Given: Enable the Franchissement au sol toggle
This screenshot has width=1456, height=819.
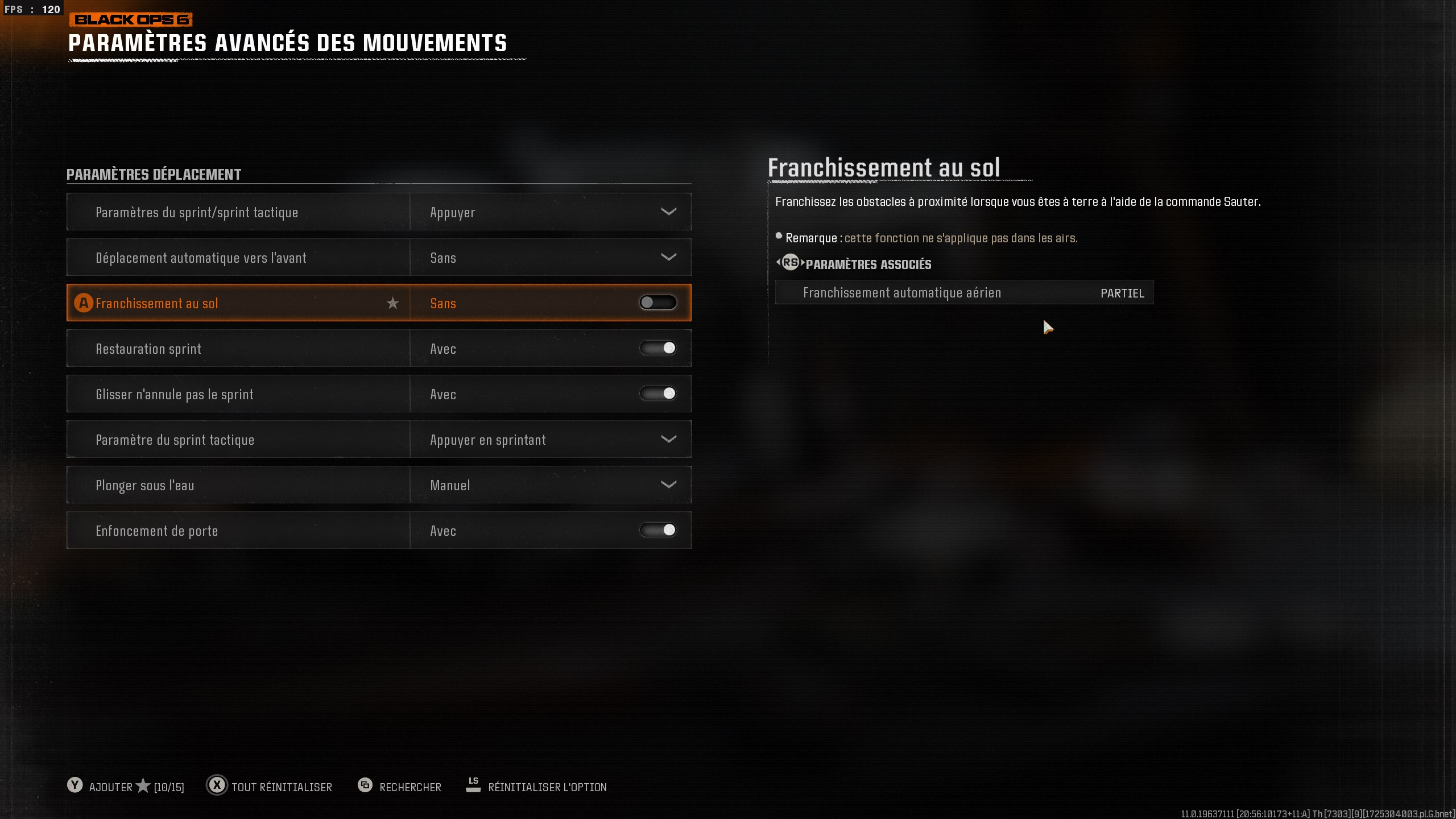Looking at the screenshot, I should tap(657, 303).
